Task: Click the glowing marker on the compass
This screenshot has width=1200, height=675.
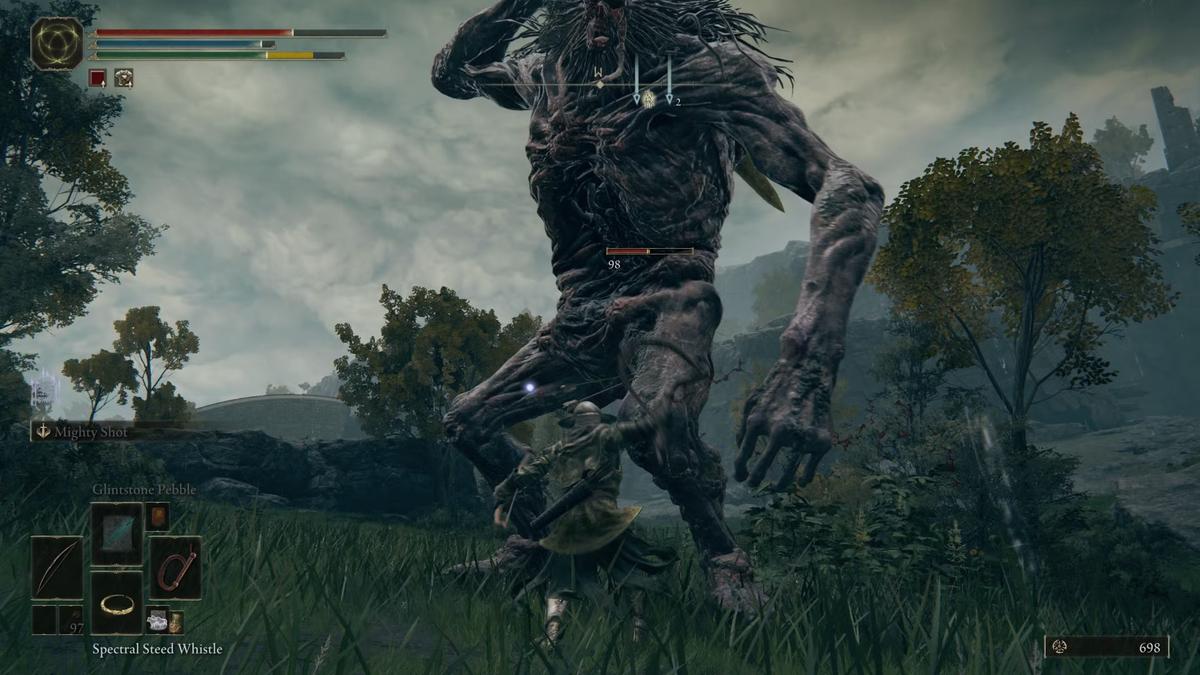Action: (648, 98)
